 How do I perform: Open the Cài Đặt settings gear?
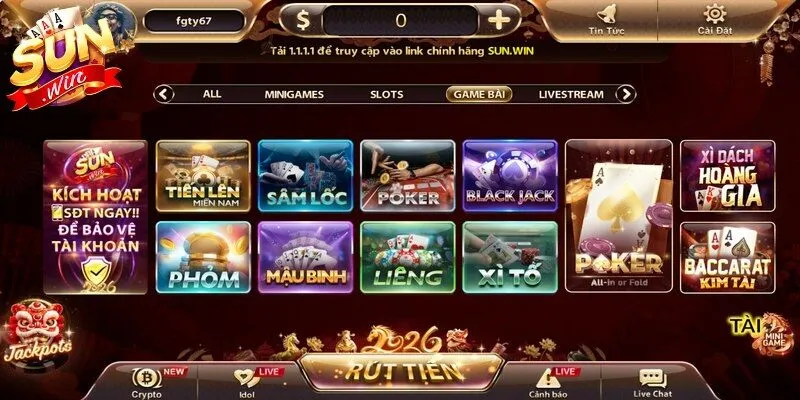(715, 19)
